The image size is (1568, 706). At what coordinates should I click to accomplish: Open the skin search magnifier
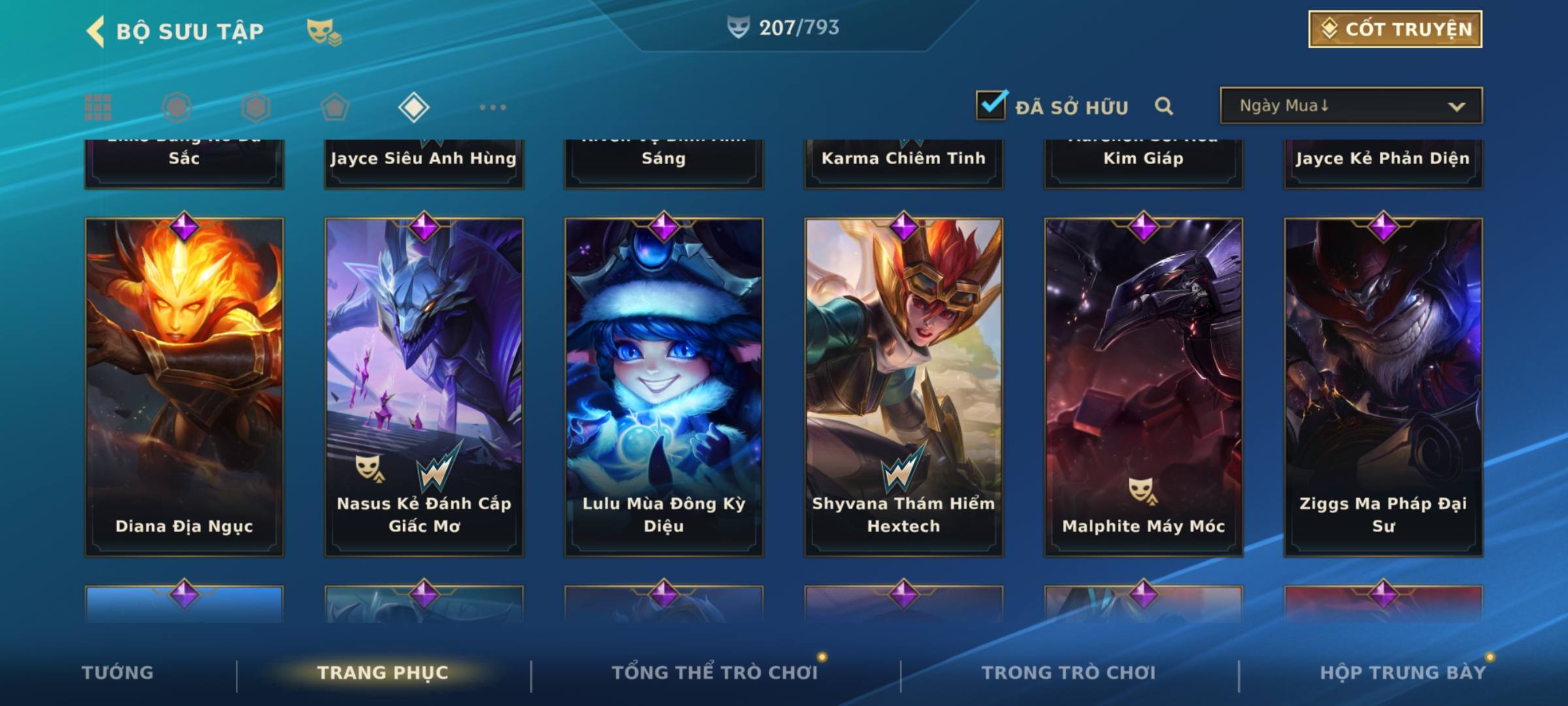point(1164,106)
